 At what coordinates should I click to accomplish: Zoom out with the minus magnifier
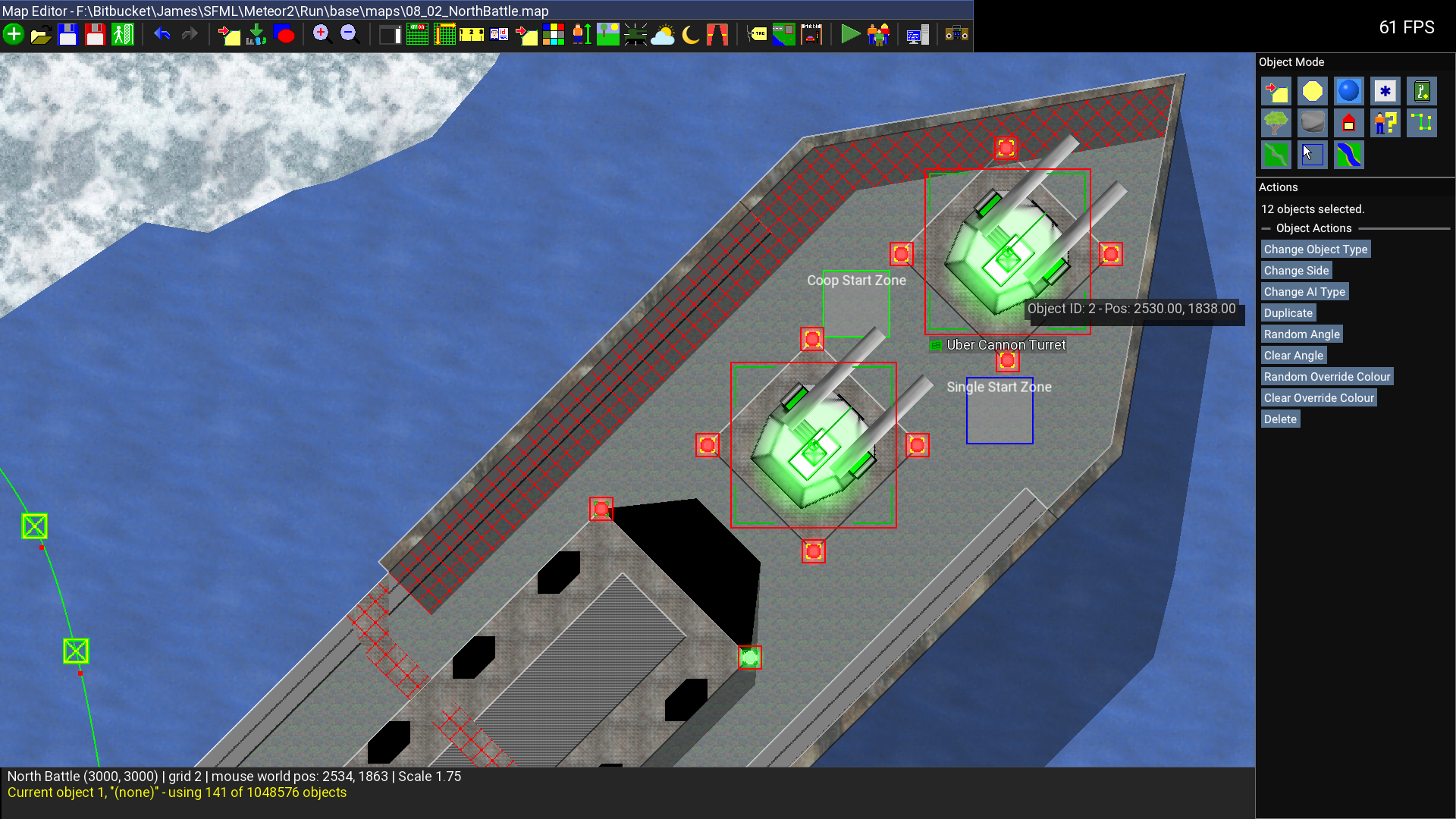coord(349,34)
